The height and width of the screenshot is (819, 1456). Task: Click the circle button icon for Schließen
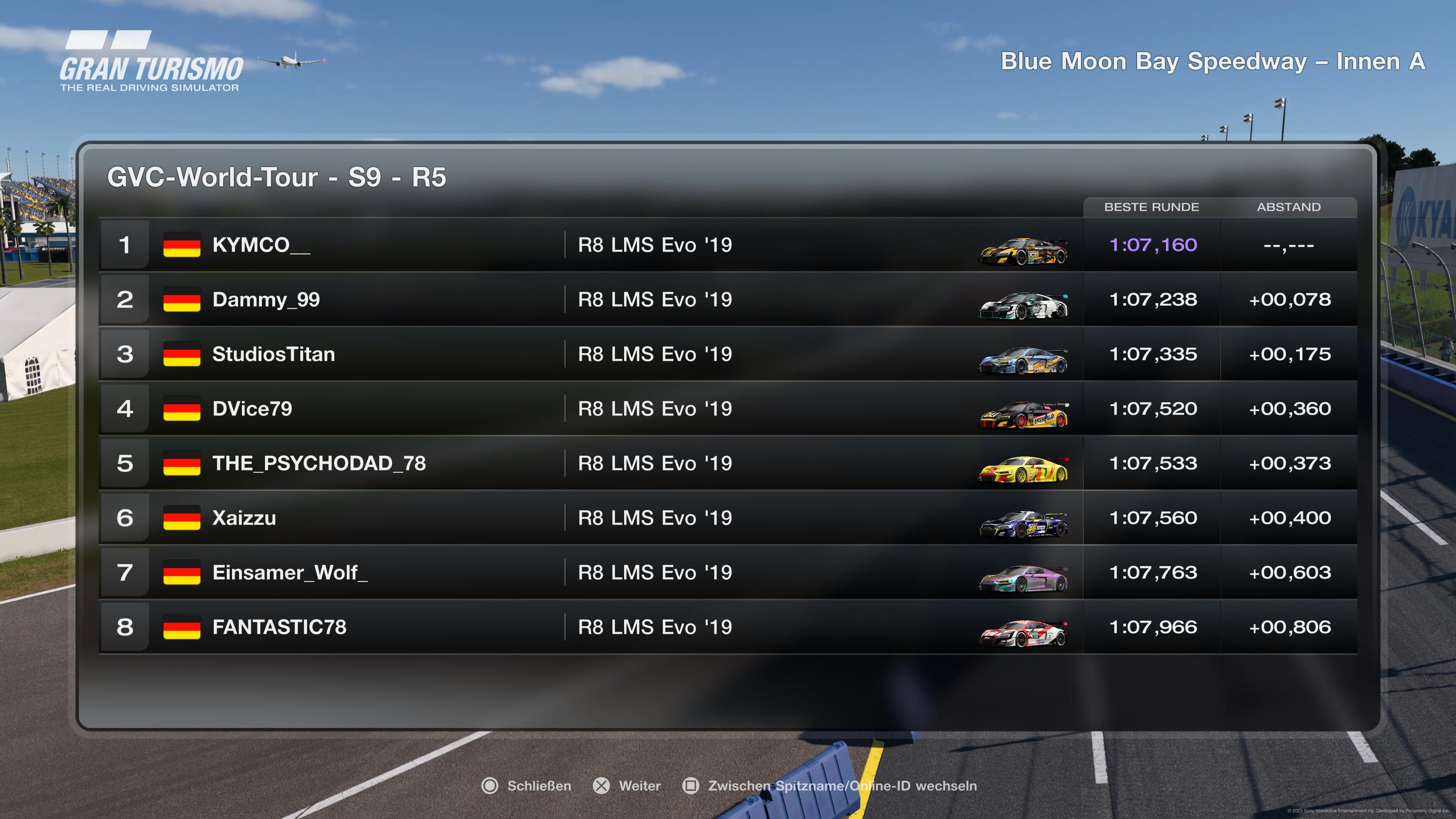click(x=491, y=786)
